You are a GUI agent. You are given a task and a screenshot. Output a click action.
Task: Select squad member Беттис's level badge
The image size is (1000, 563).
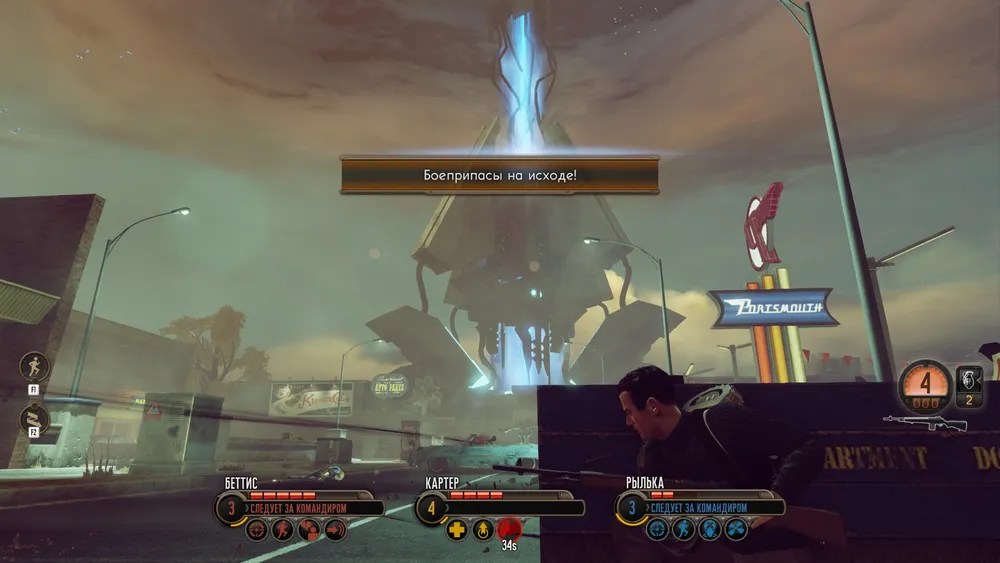(232, 508)
